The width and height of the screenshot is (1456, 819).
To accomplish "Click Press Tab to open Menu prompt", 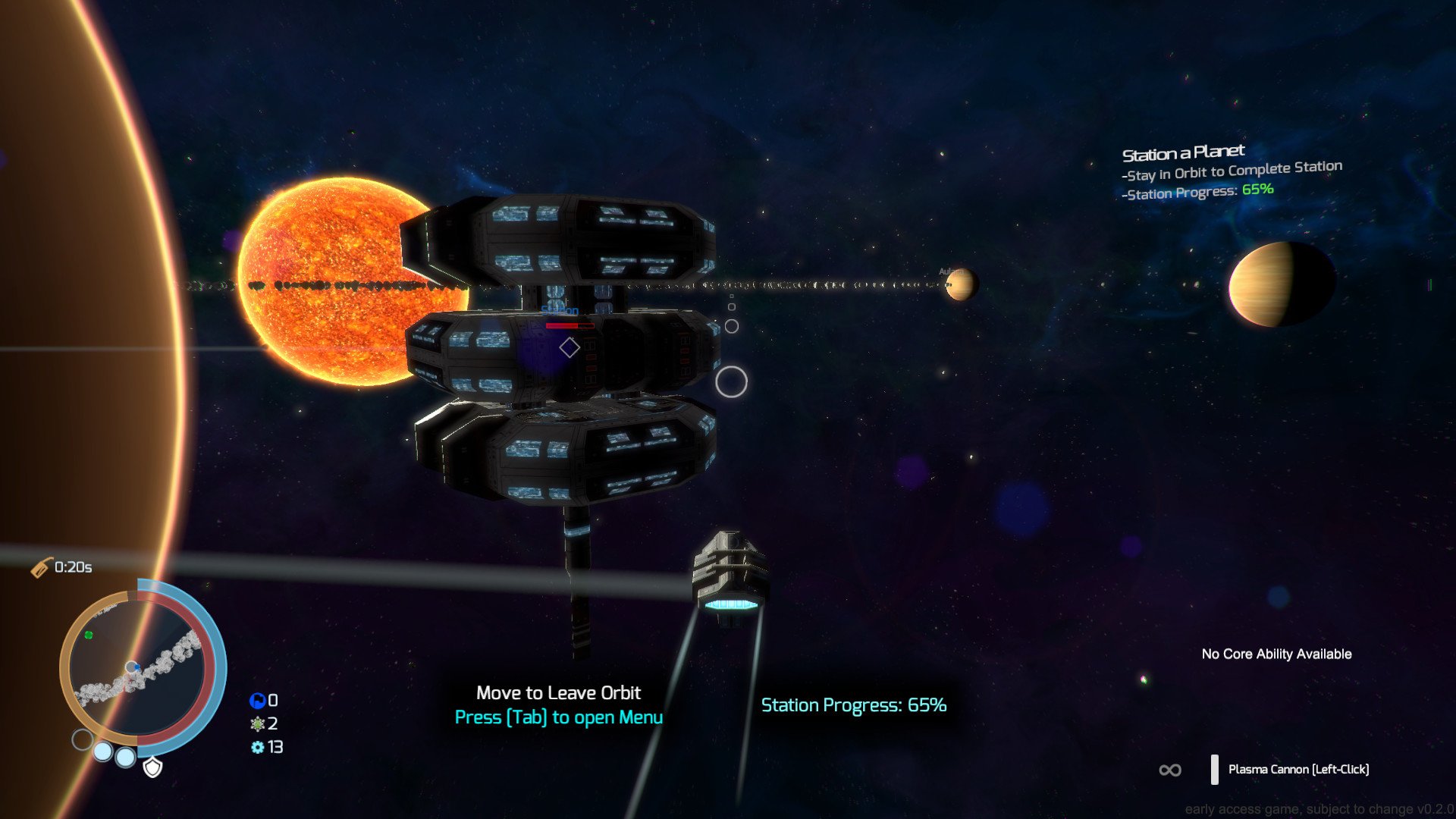I will coord(558,717).
